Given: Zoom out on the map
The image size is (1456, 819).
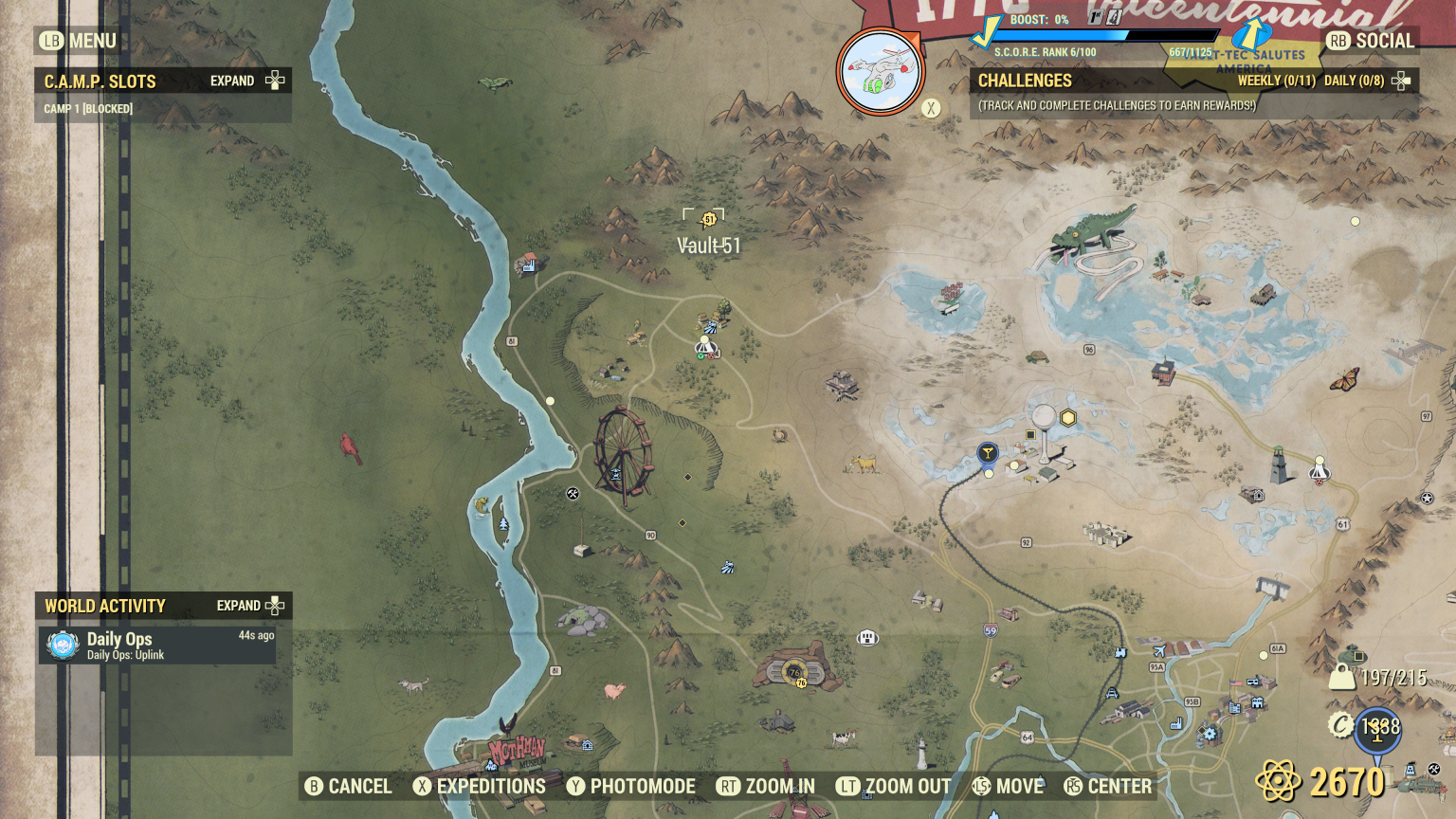Looking at the screenshot, I should (x=893, y=787).
